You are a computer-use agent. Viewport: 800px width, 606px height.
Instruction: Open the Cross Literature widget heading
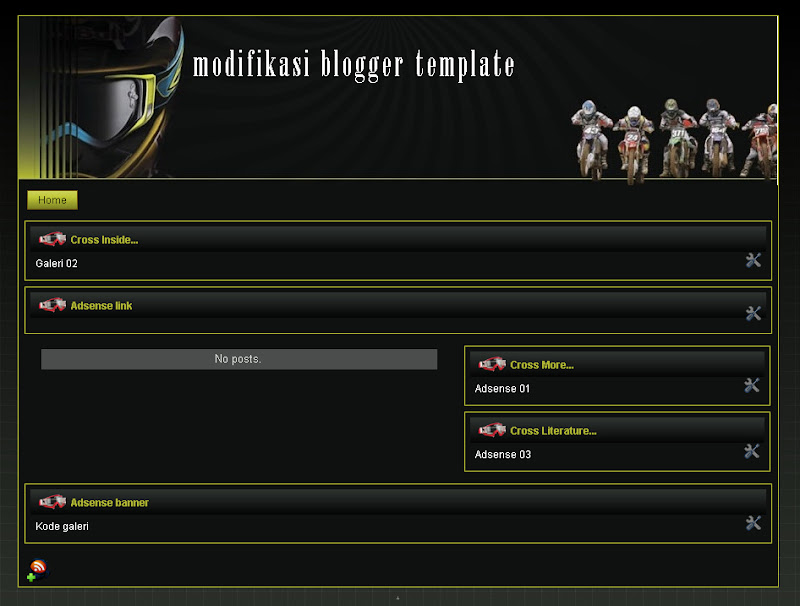pos(552,431)
